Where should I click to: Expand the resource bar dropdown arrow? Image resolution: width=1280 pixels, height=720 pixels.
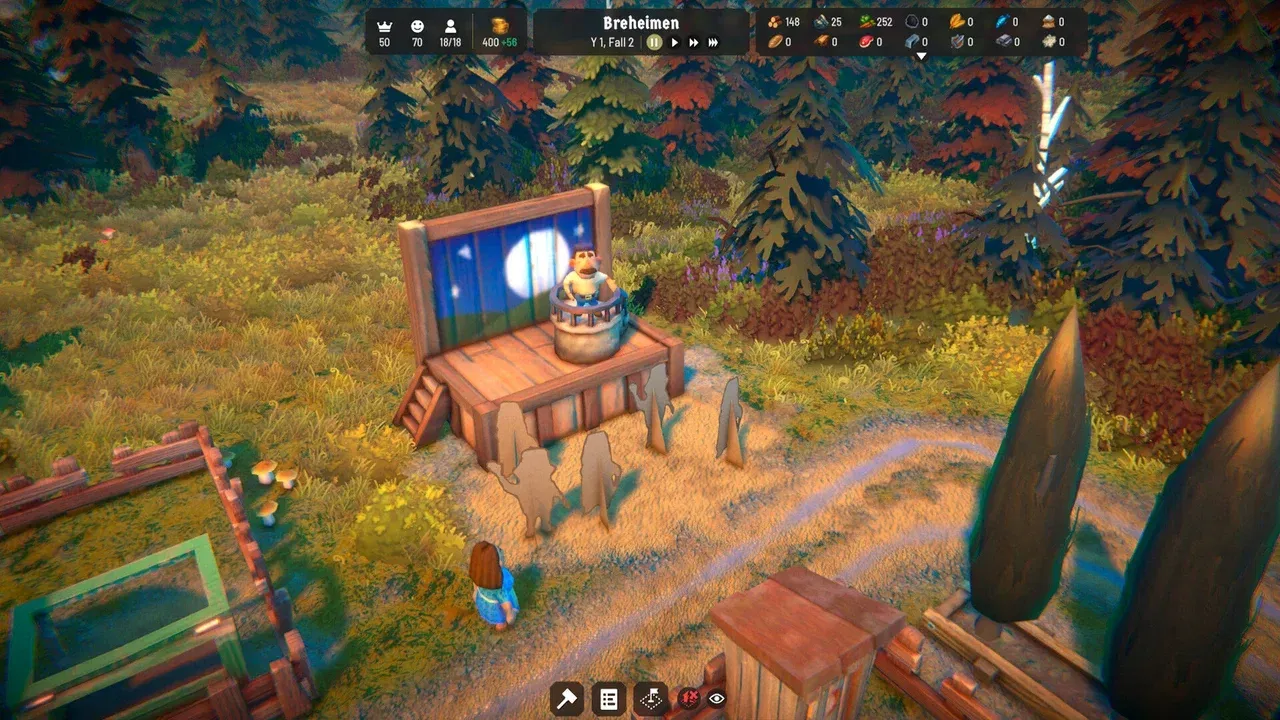921,56
